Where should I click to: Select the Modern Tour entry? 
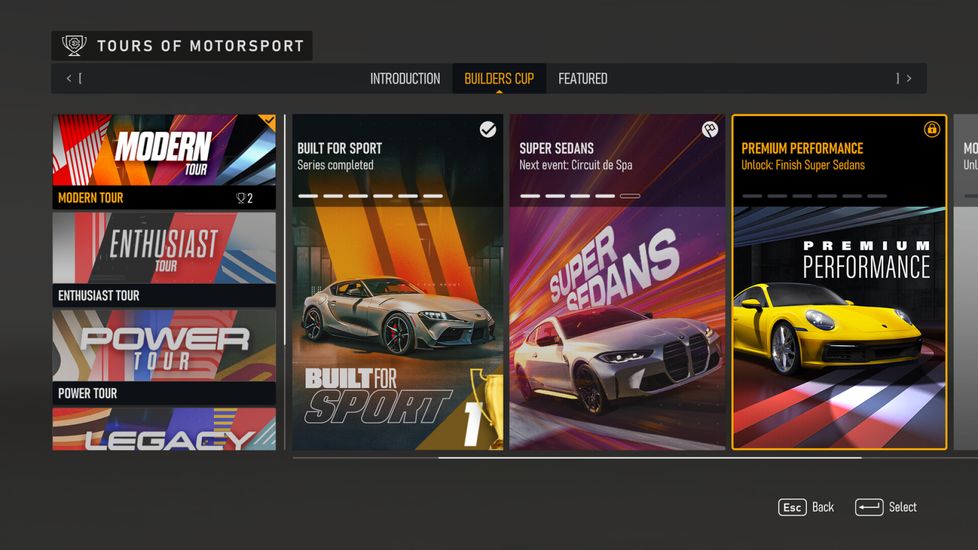164,161
